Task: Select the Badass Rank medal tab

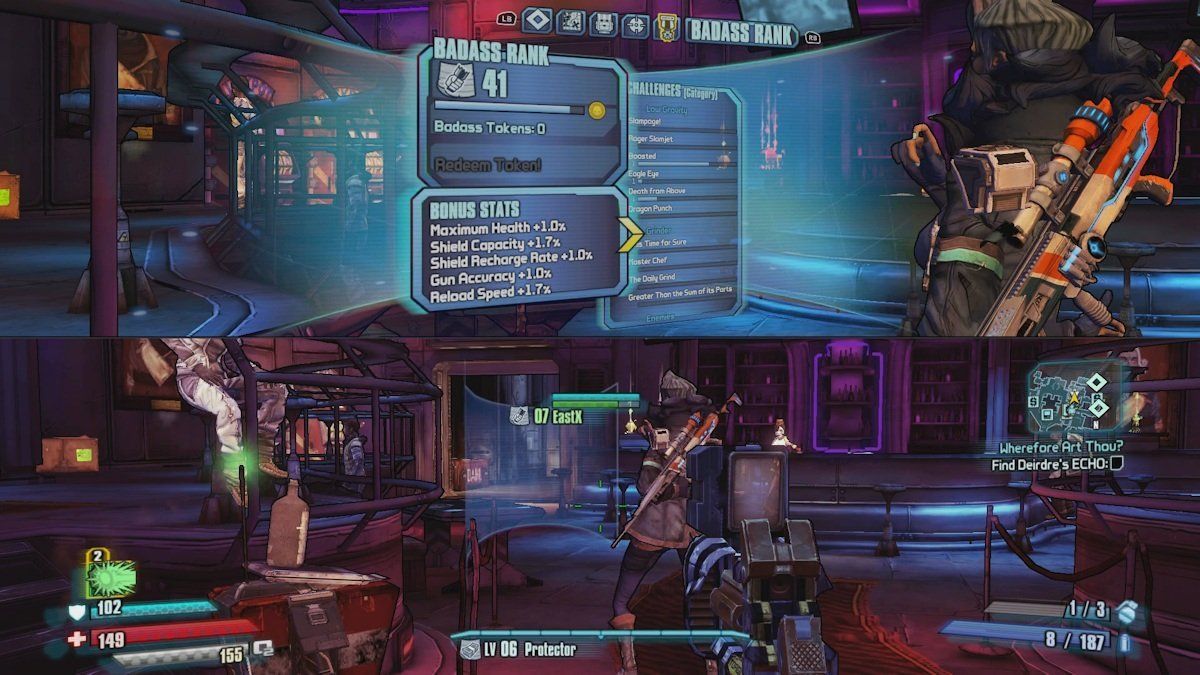Action: (666, 27)
